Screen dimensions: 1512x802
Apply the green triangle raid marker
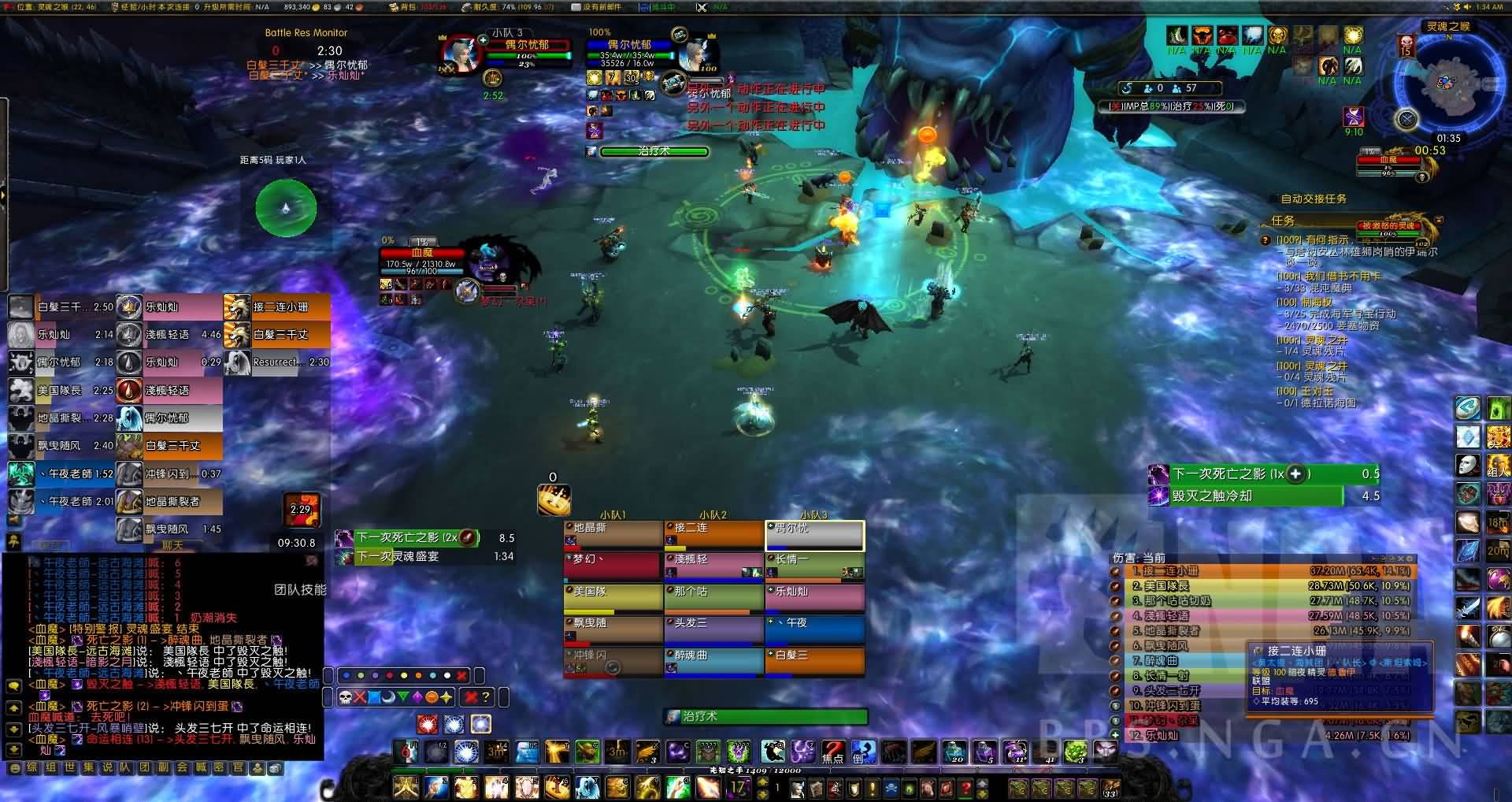[403, 697]
